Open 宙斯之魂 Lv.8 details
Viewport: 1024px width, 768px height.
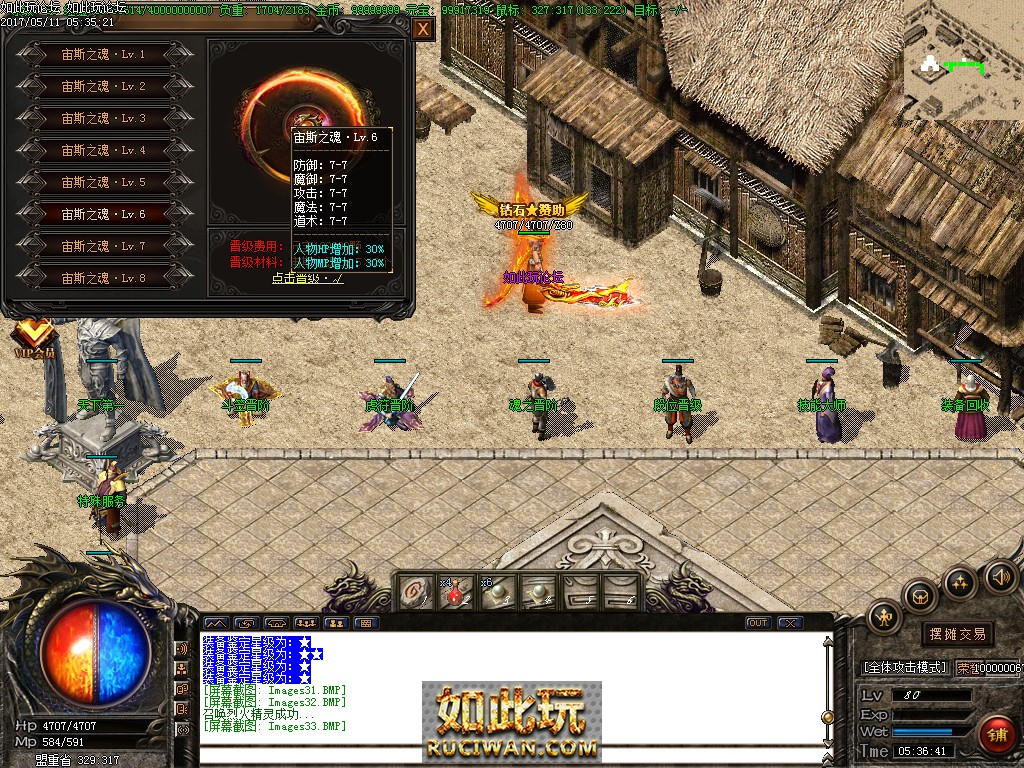104,277
